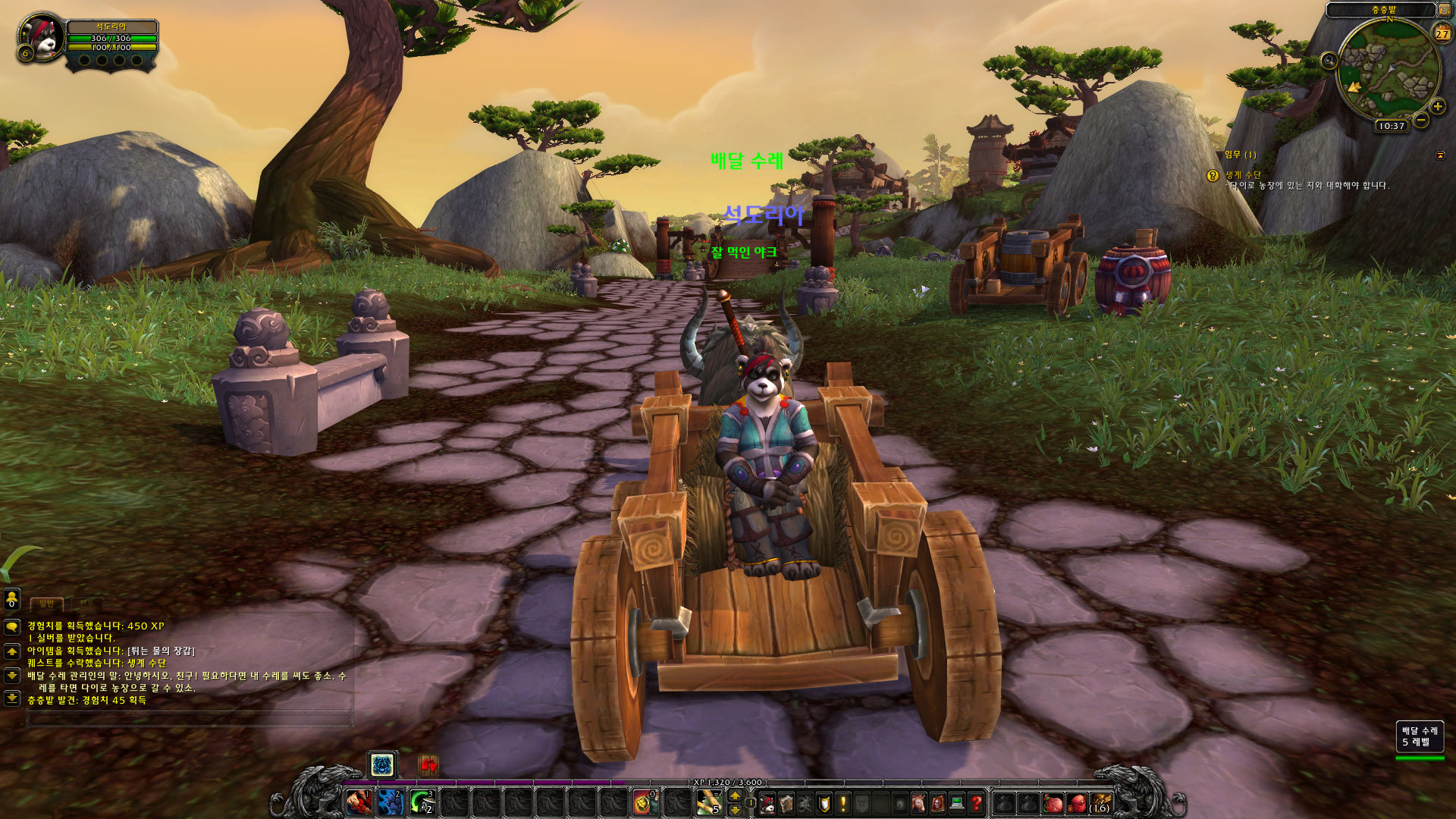This screenshot has height=819, width=1456.
Task: Click the minimap clock showing 10:37
Action: pos(1392,126)
